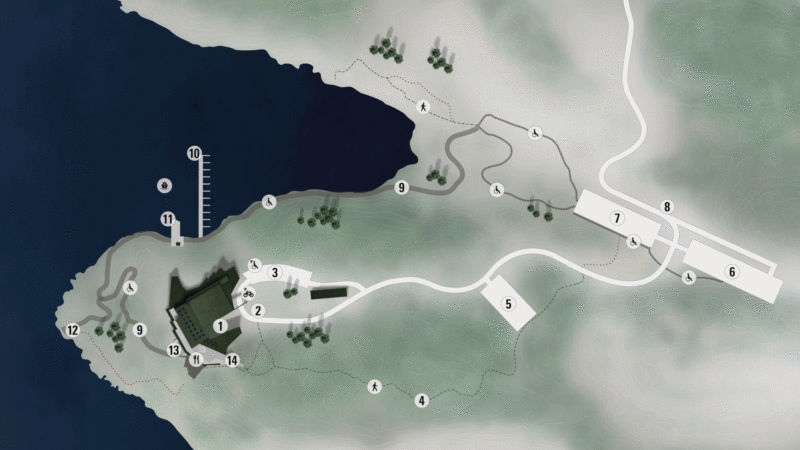Select the bicycle icon on the map
Viewport: 800px width, 450px height.
click(x=247, y=293)
